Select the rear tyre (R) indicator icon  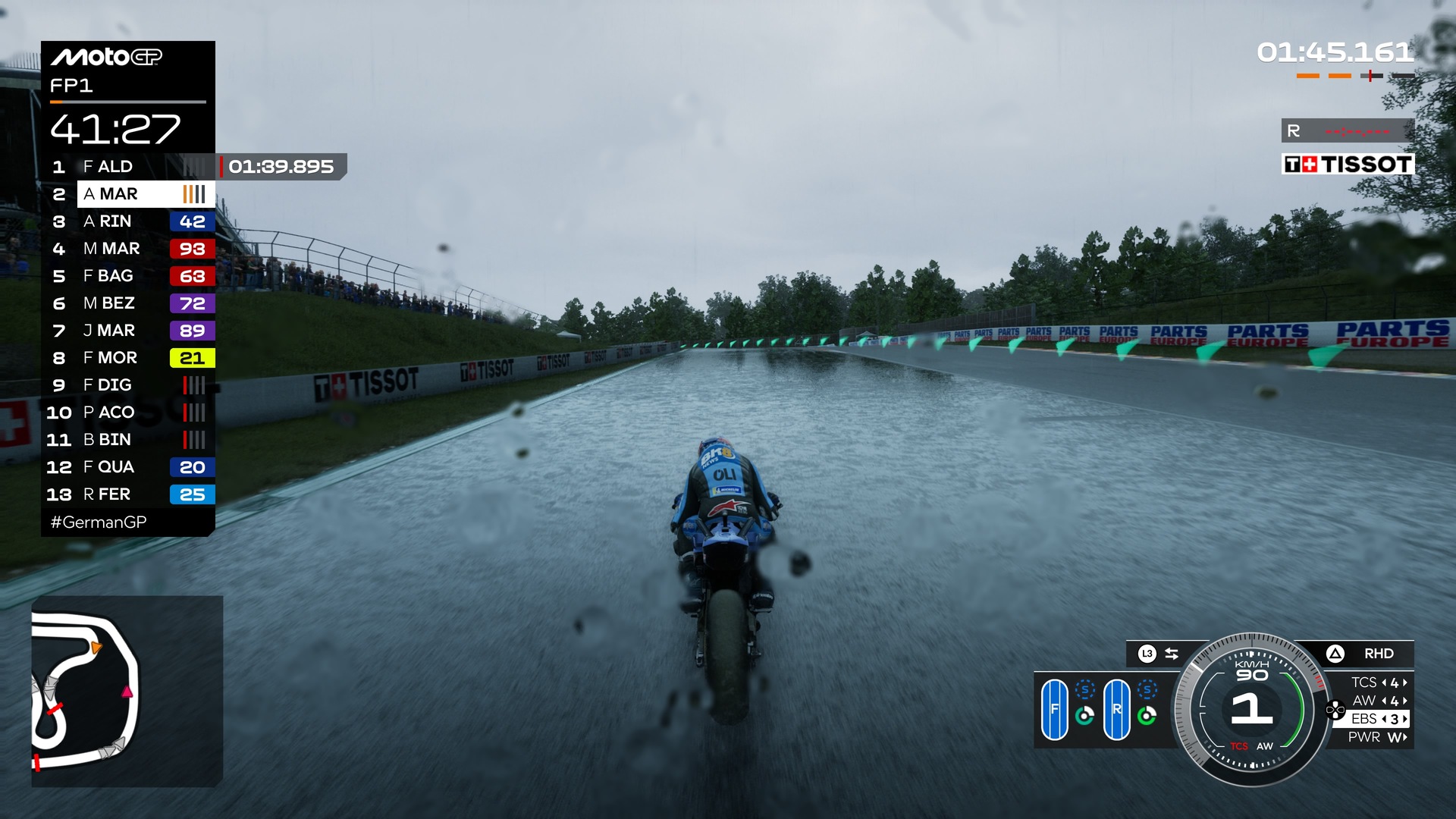point(1118,710)
